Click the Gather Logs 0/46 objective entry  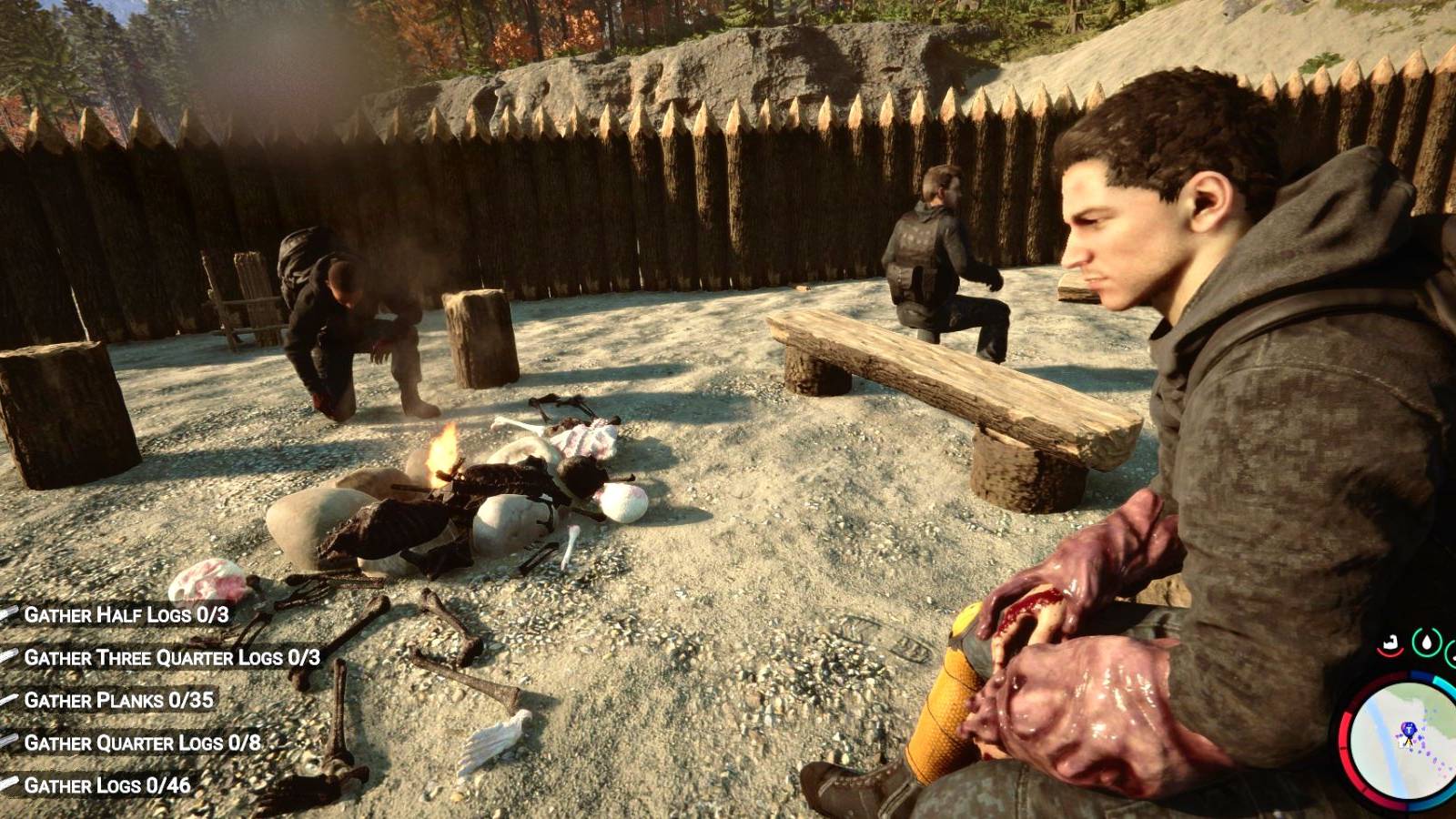pyautogui.click(x=109, y=784)
